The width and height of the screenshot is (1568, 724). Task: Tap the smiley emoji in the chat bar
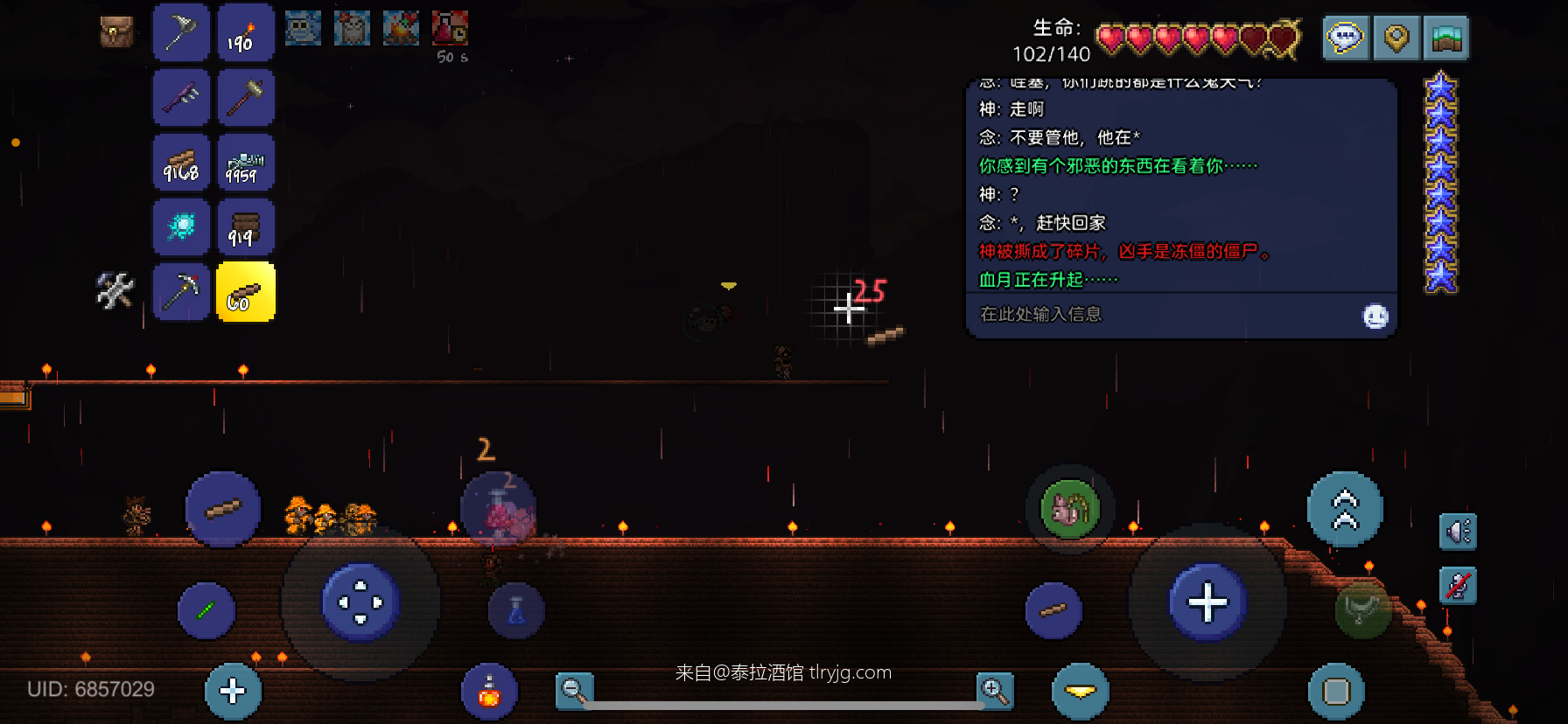click(1375, 317)
